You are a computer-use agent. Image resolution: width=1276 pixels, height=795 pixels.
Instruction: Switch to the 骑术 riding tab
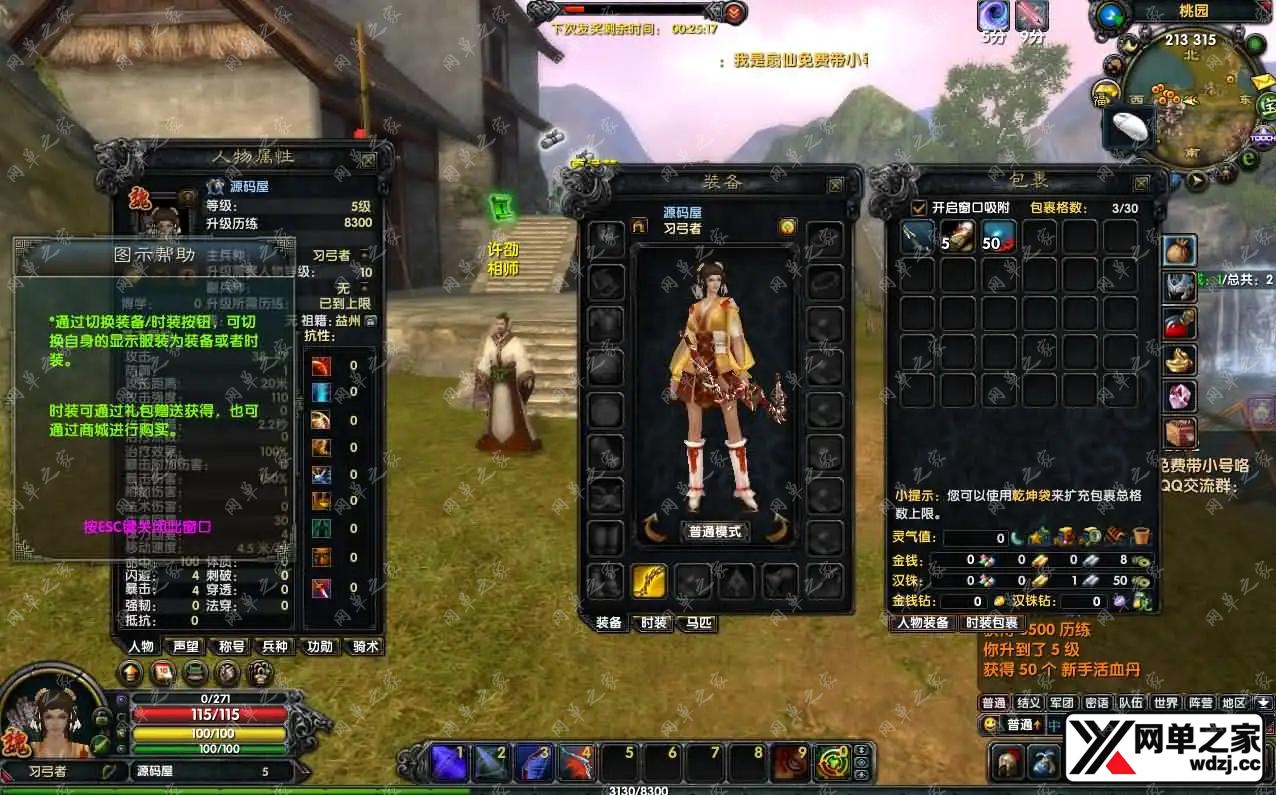(365, 647)
